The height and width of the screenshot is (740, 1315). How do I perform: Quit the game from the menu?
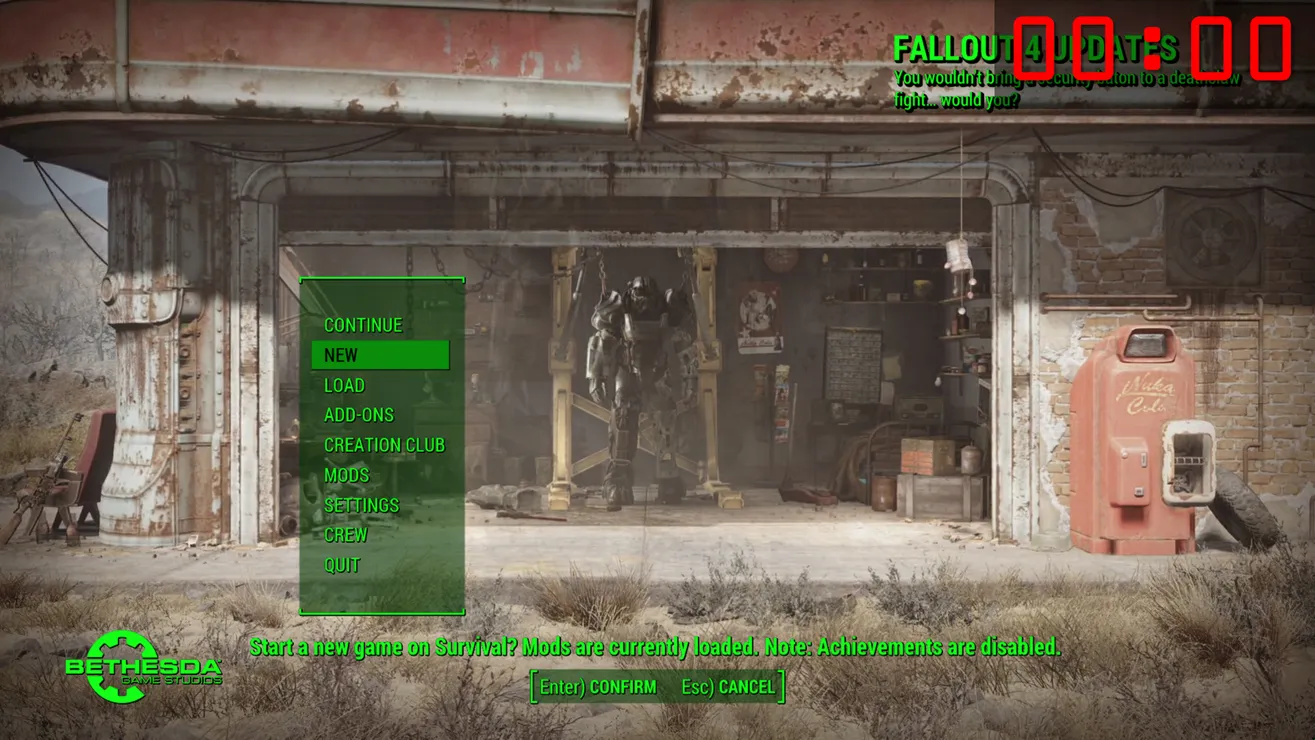point(342,565)
